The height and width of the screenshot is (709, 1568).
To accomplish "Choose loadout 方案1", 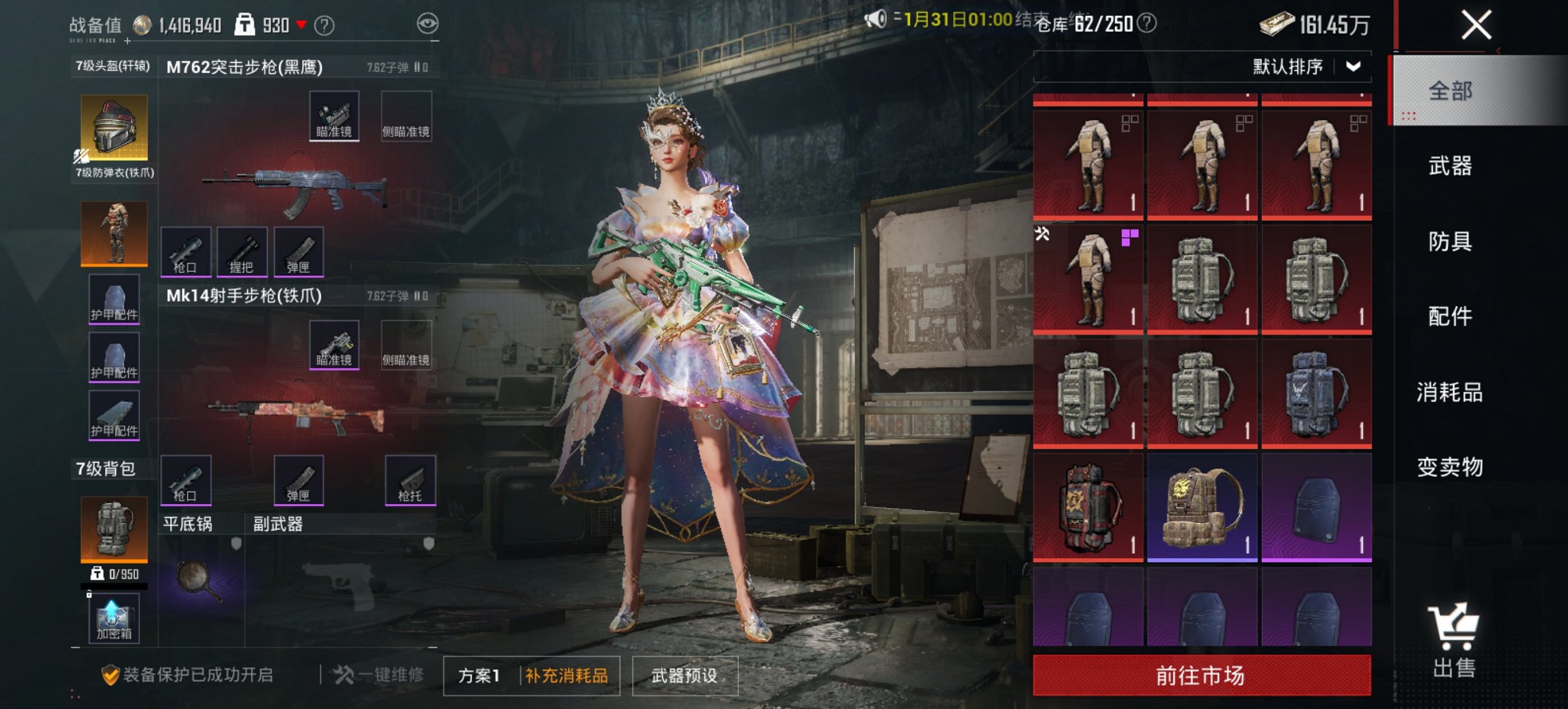I will (479, 676).
